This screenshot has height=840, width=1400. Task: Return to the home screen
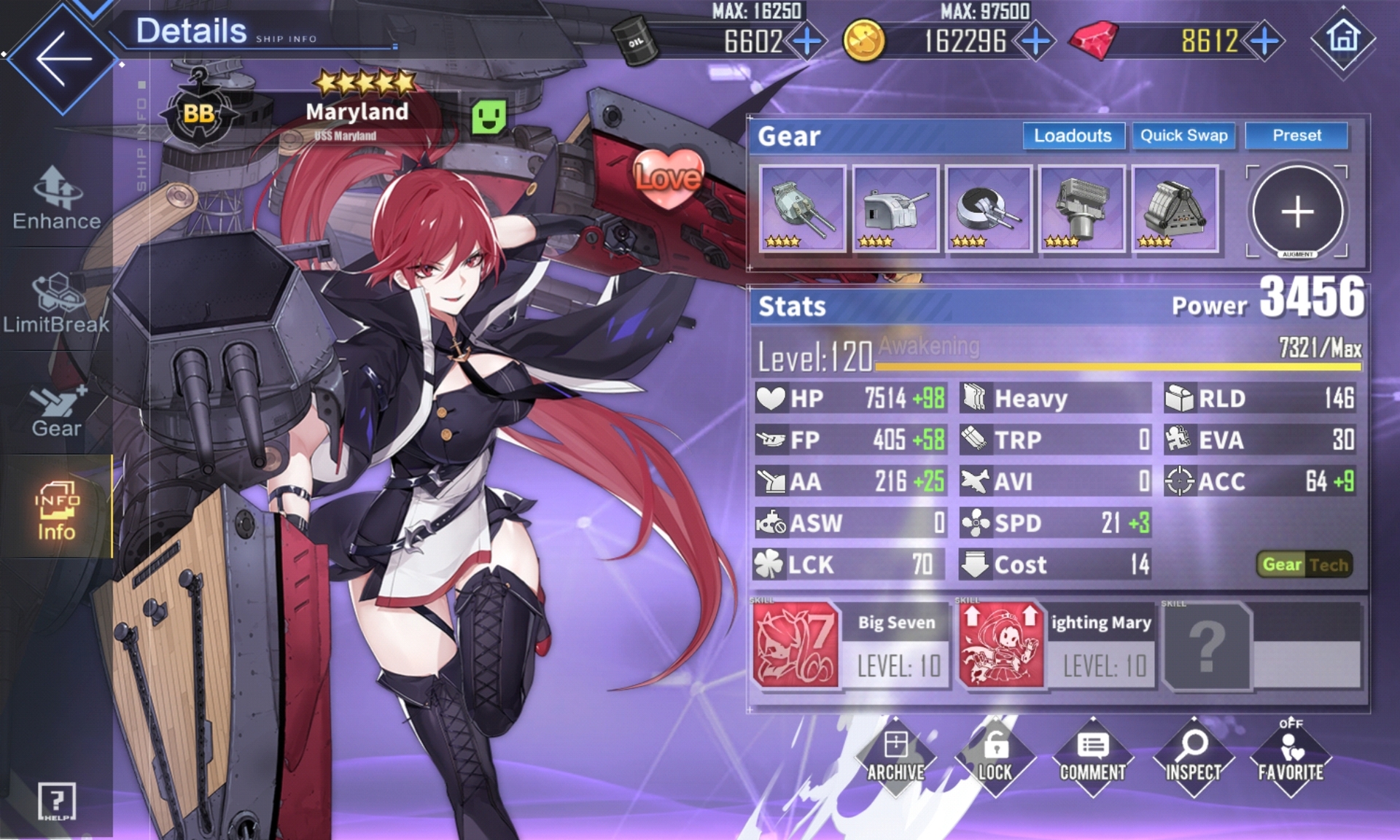[1343, 38]
